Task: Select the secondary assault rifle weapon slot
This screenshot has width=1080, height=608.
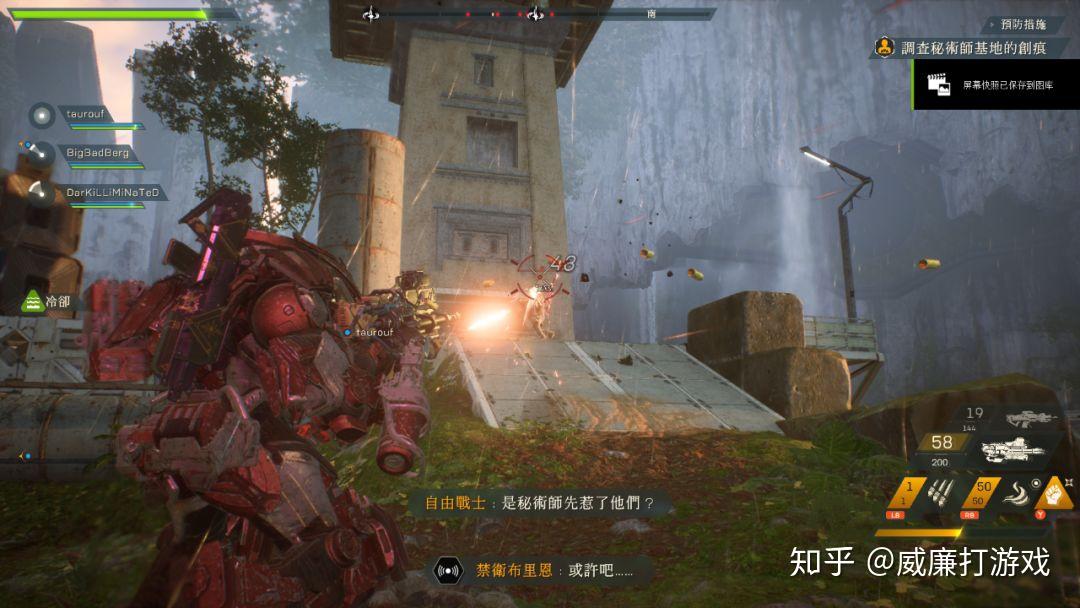Action: tap(1032, 417)
